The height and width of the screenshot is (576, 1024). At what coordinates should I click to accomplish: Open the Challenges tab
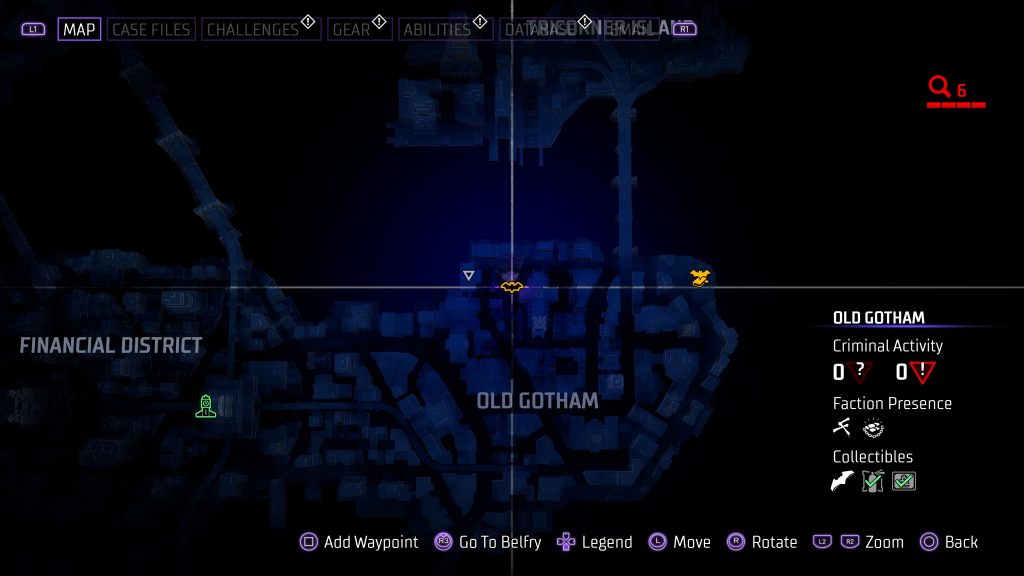click(253, 29)
